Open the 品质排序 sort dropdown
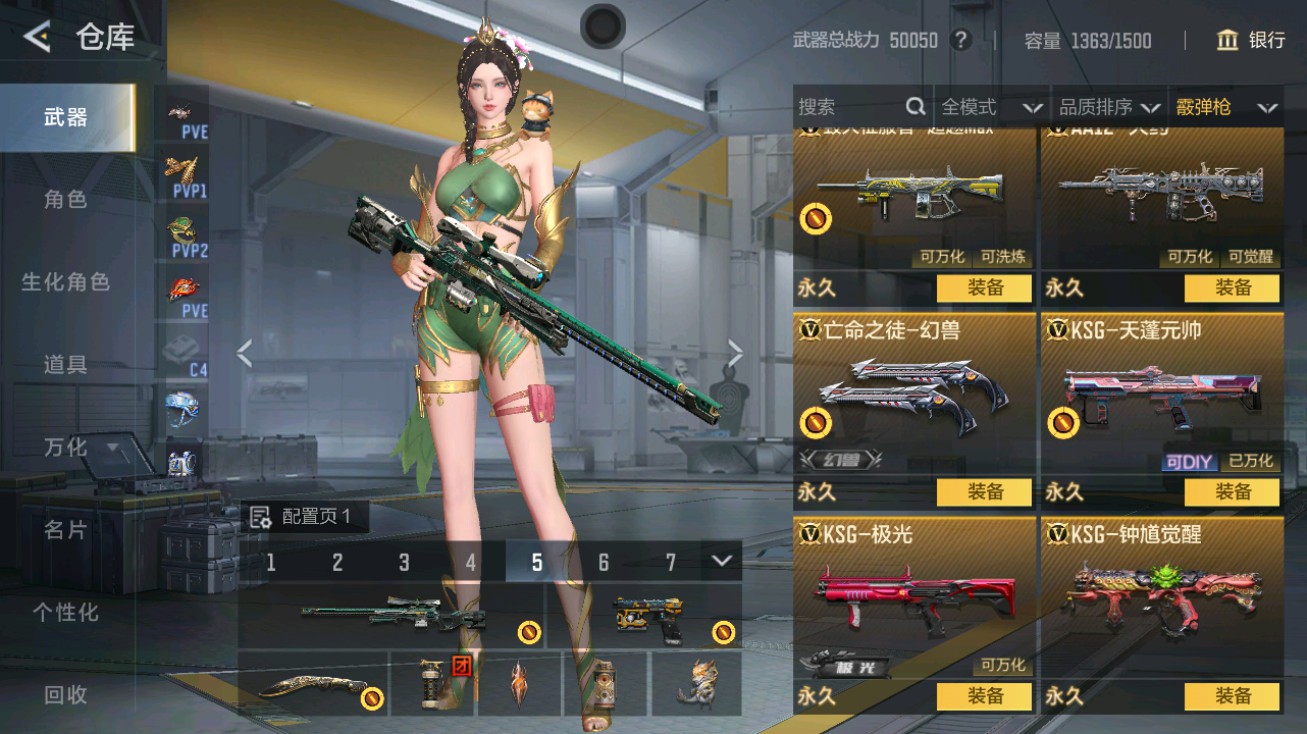Screen dimensions: 1307x734 point(1109,107)
